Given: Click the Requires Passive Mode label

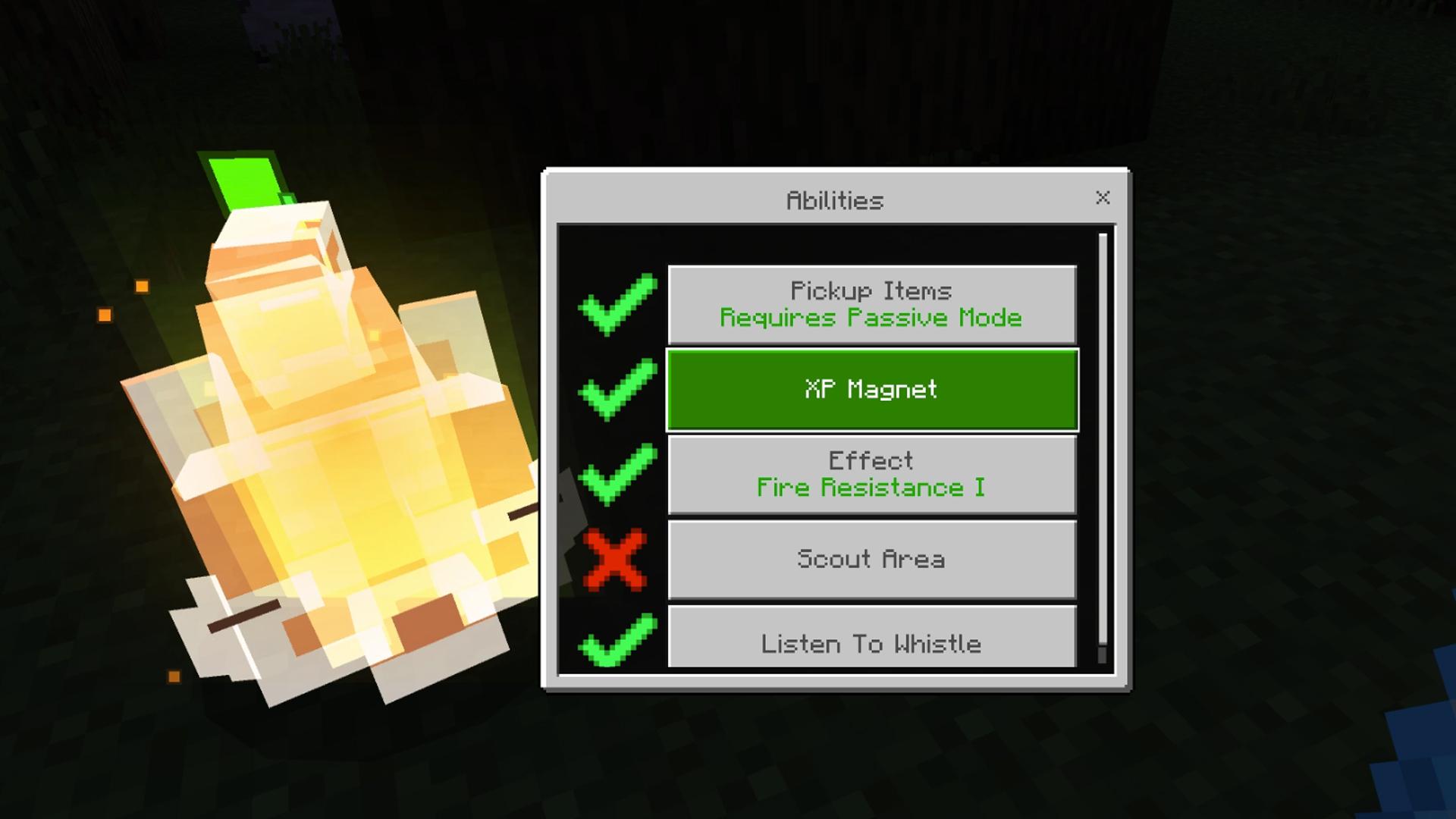Looking at the screenshot, I should pyautogui.click(x=869, y=318).
